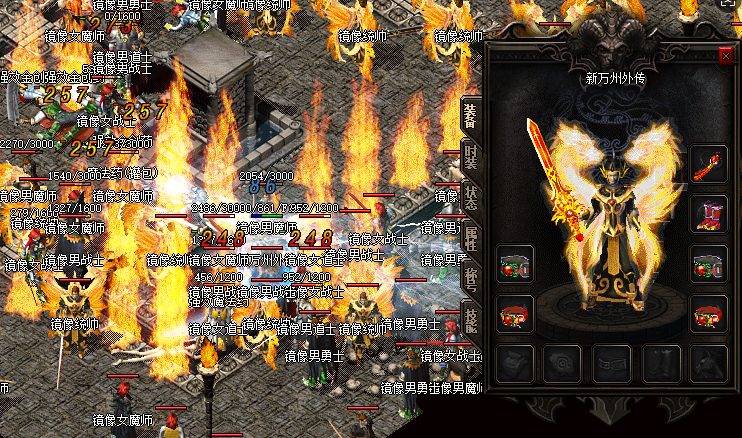
Task: Switch to the 属性 attributes tab
Action: 470,238
